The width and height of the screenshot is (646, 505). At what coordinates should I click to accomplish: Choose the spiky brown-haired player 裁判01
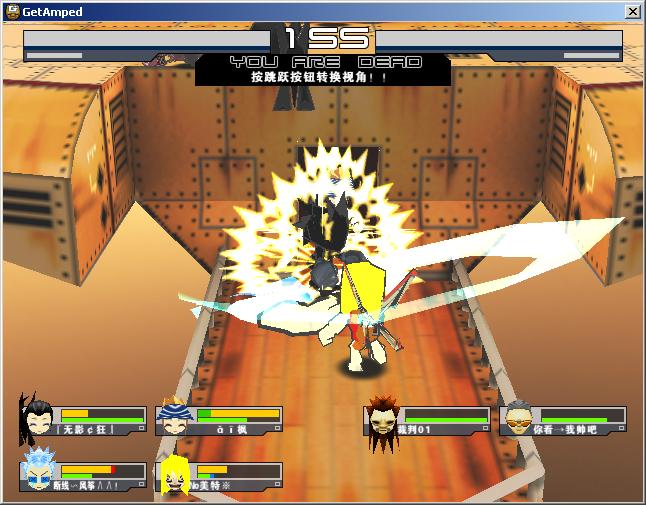(383, 418)
